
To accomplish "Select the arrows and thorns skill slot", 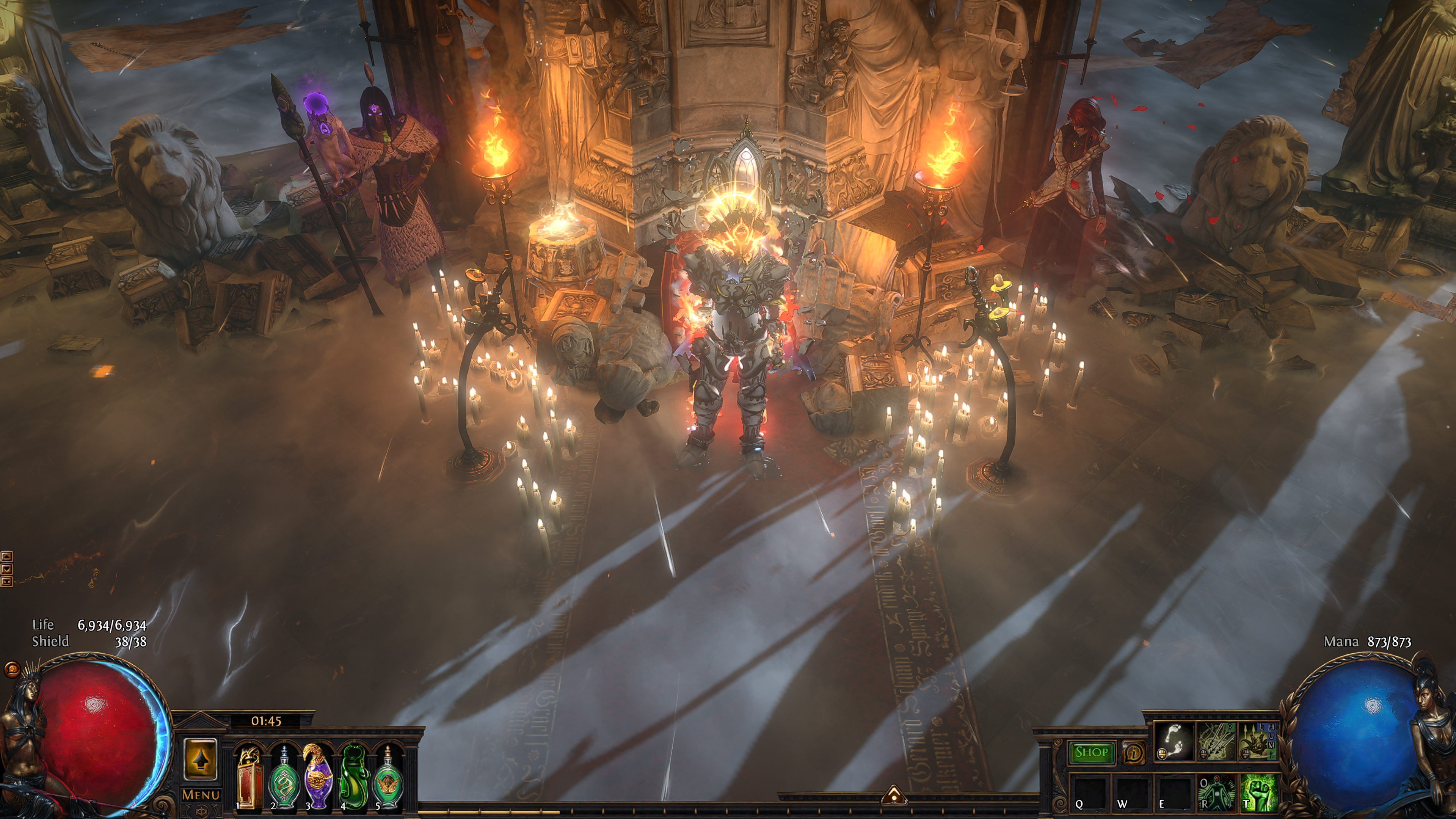I will pyautogui.click(x=1216, y=742).
